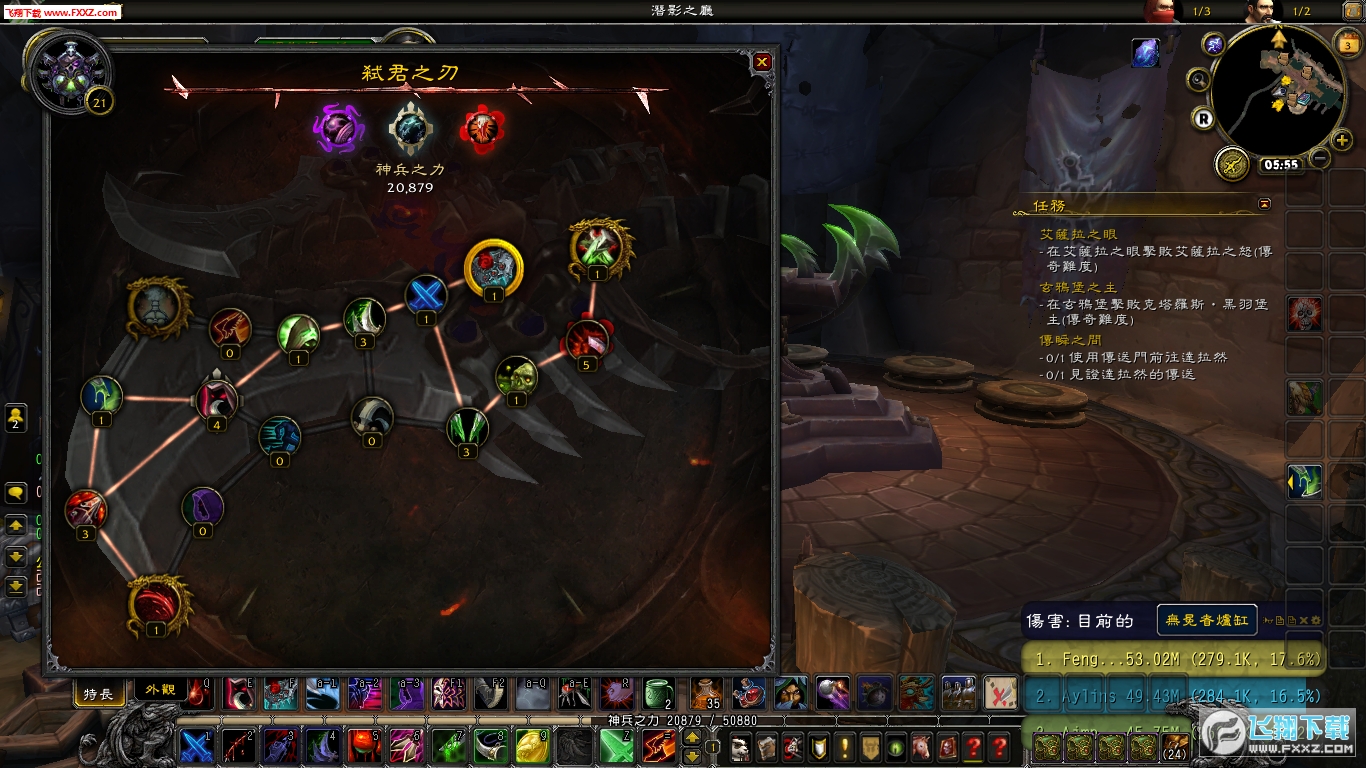Viewport: 1366px width, 768px height.
Task: Click the red relic slot at top
Action: [482, 128]
